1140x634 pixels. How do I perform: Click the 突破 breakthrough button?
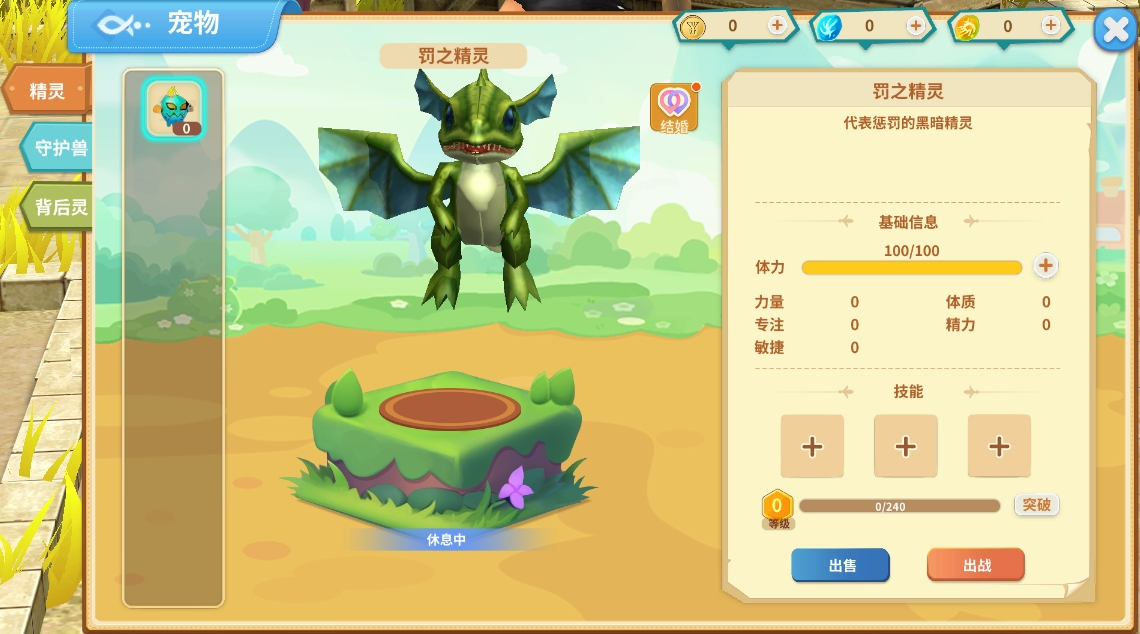pos(1036,505)
